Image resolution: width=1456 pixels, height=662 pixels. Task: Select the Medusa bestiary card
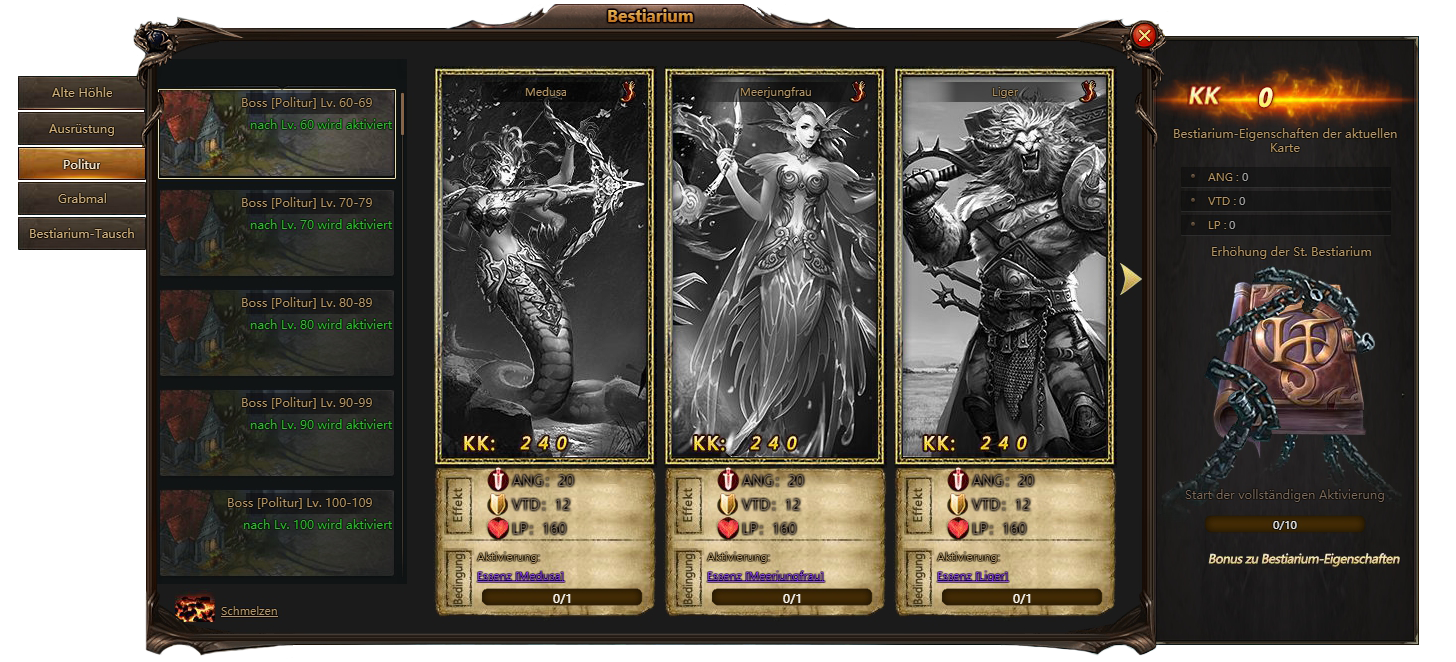[545, 265]
